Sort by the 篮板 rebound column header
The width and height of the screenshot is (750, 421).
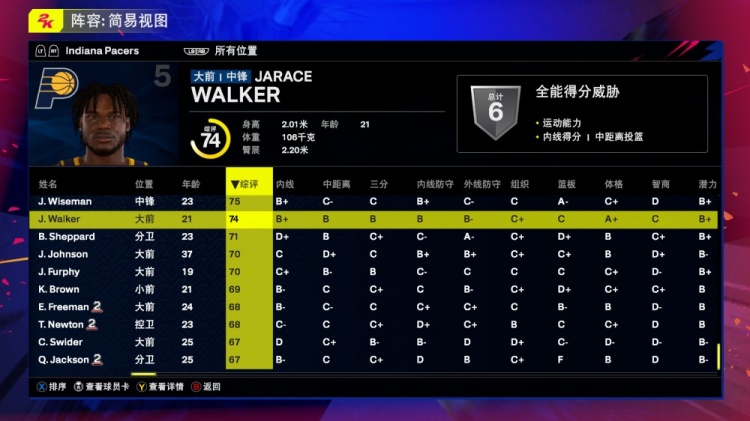(566, 184)
